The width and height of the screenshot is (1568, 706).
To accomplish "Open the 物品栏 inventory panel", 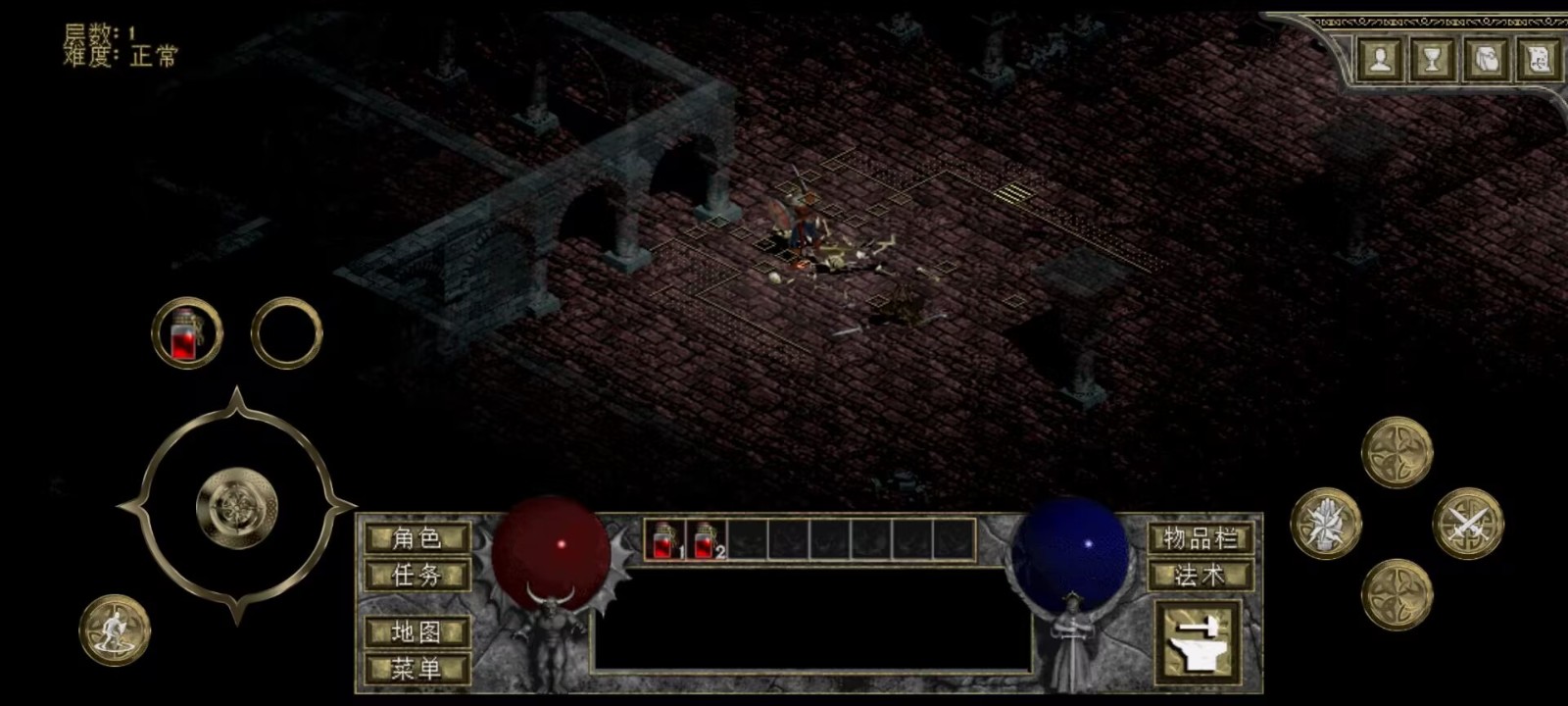I will pos(1200,538).
